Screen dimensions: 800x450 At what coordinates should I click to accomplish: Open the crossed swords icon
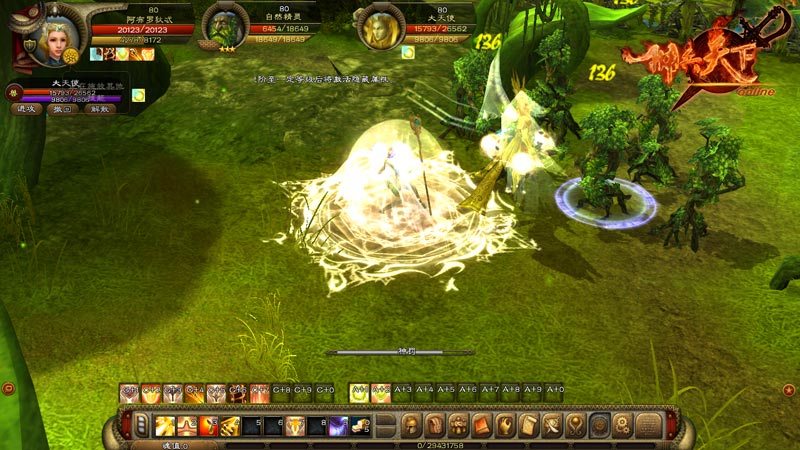tap(552, 426)
